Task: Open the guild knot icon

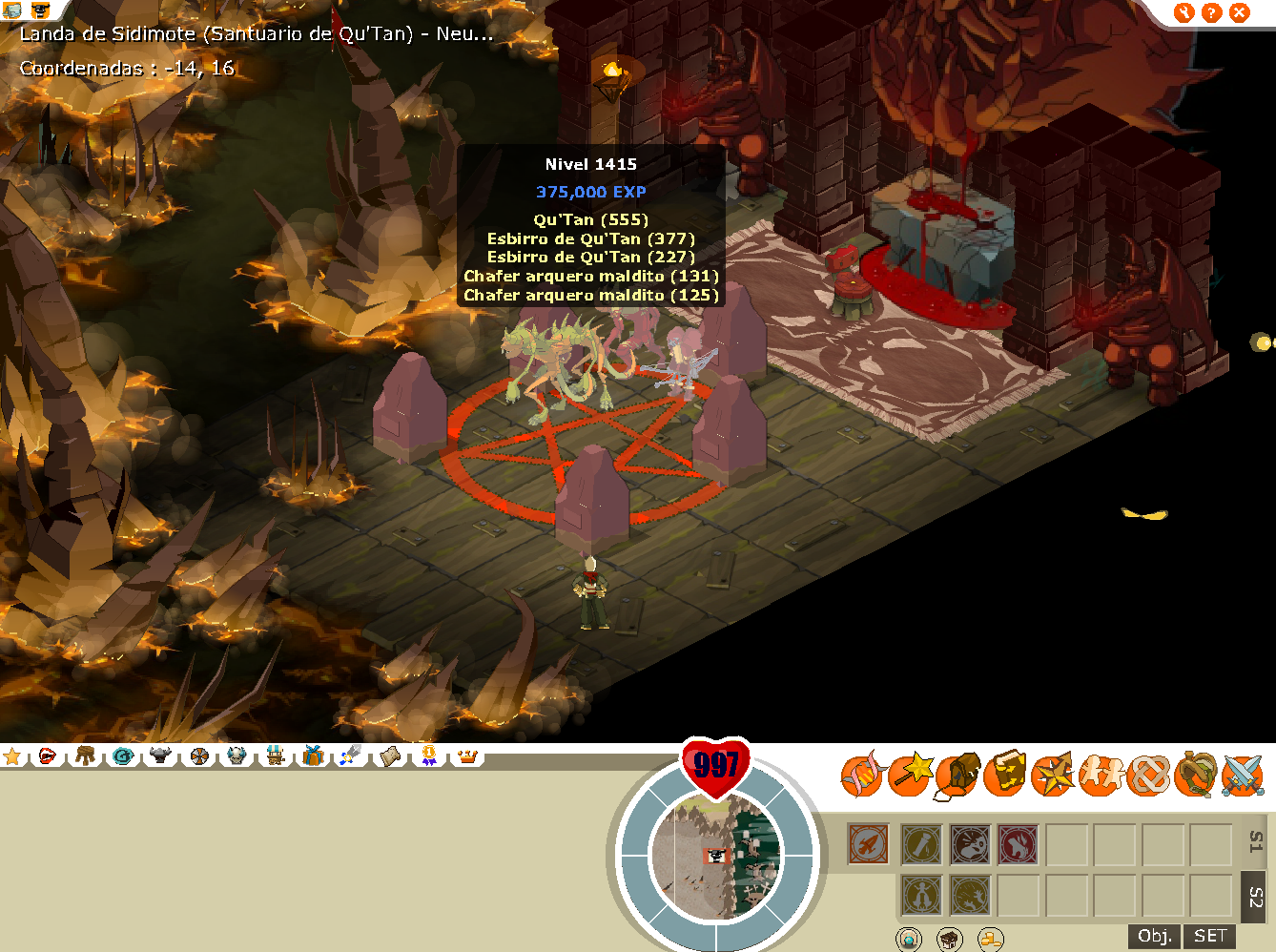Action: pyautogui.click(x=1148, y=775)
